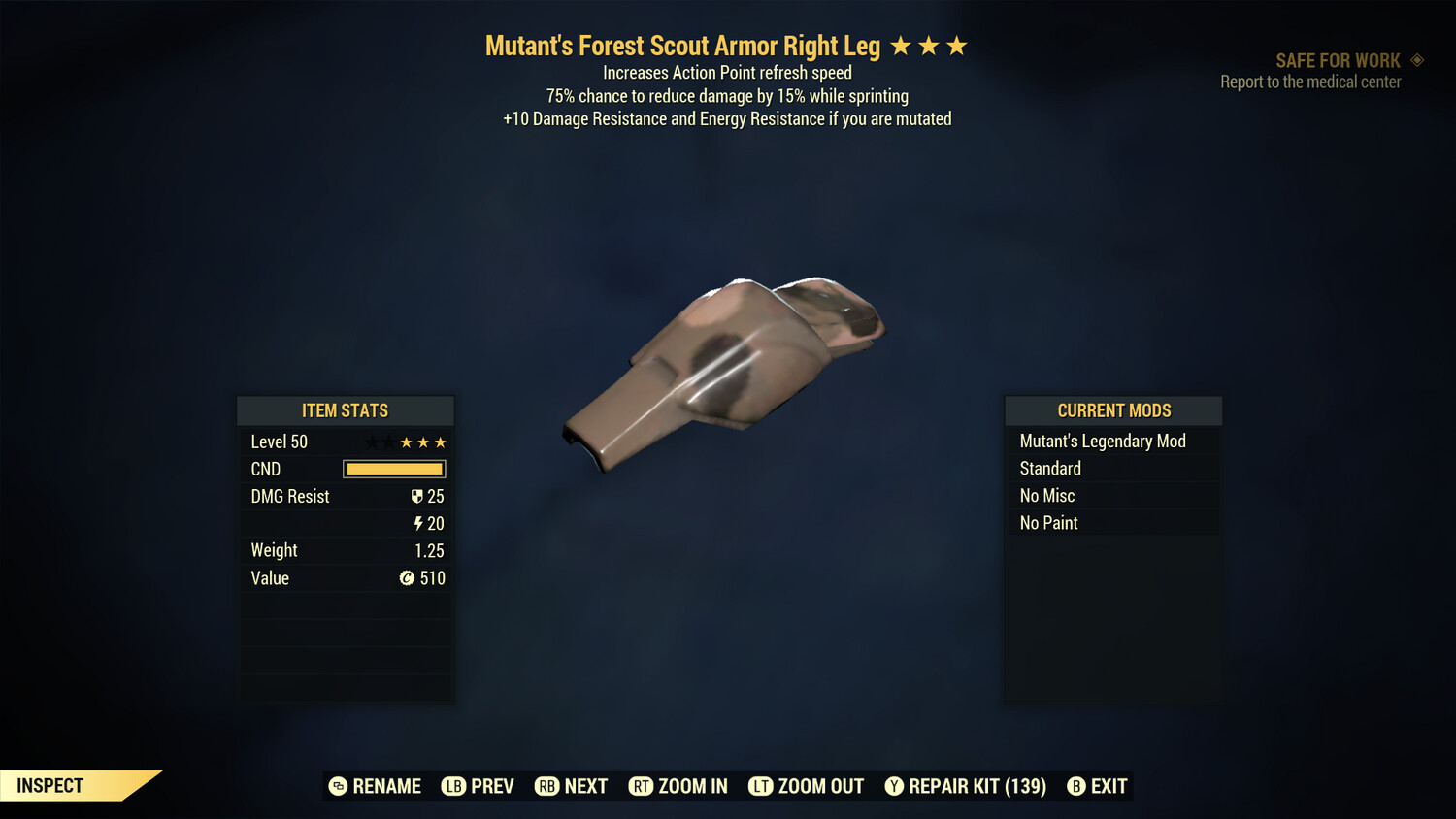Click the caps currency icon next to 510

[408, 578]
